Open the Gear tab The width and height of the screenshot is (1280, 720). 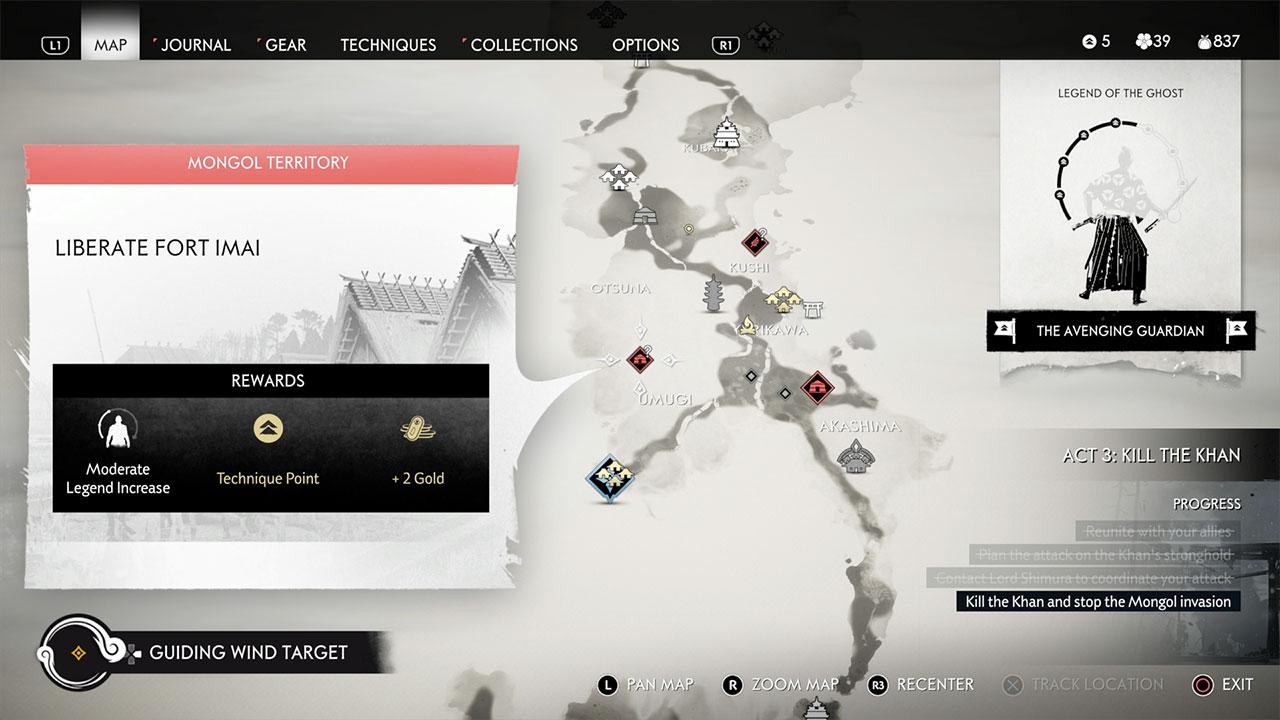point(285,45)
